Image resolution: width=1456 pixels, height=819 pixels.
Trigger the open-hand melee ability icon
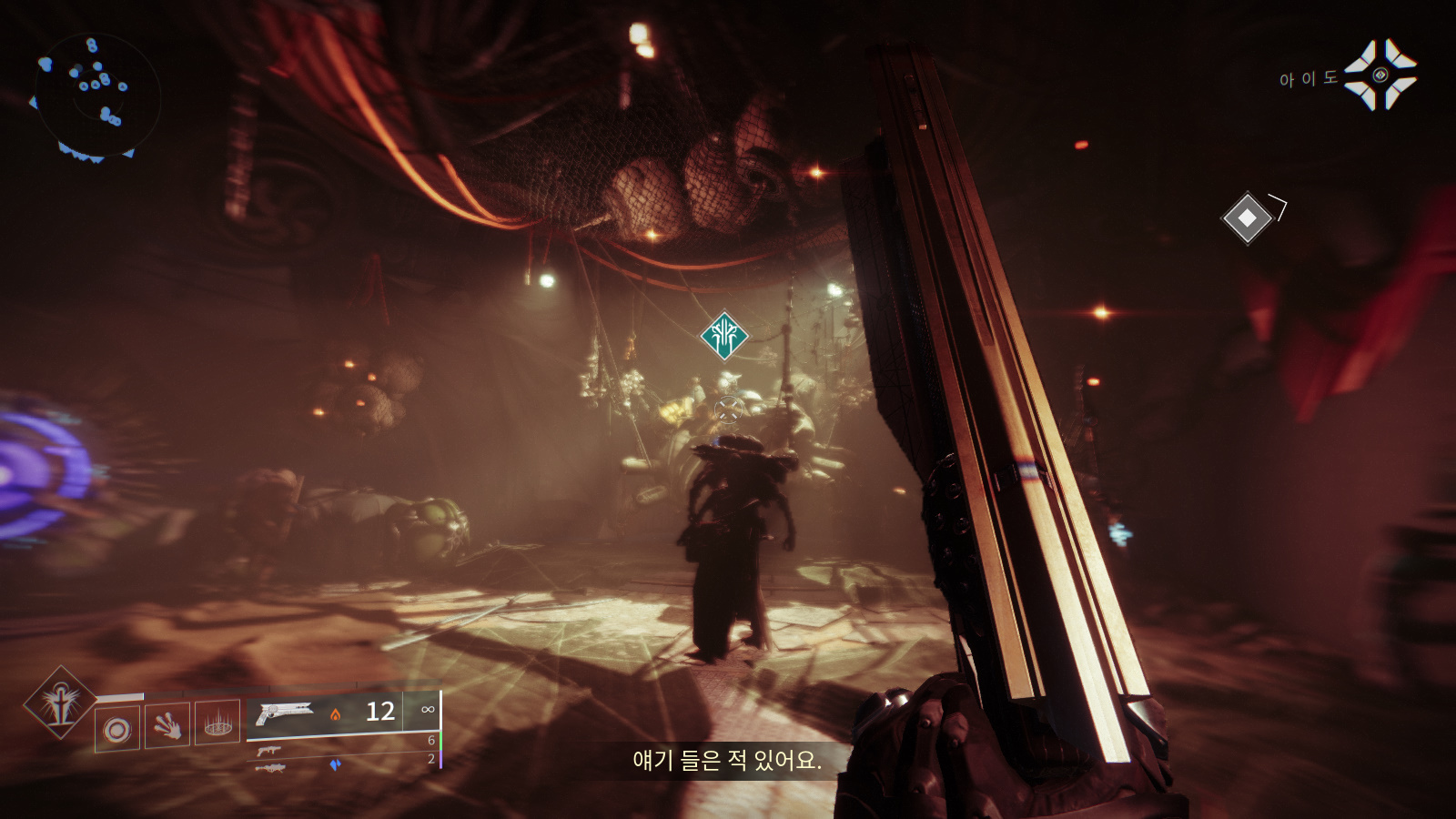pyautogui.click(x=167, y=725)
